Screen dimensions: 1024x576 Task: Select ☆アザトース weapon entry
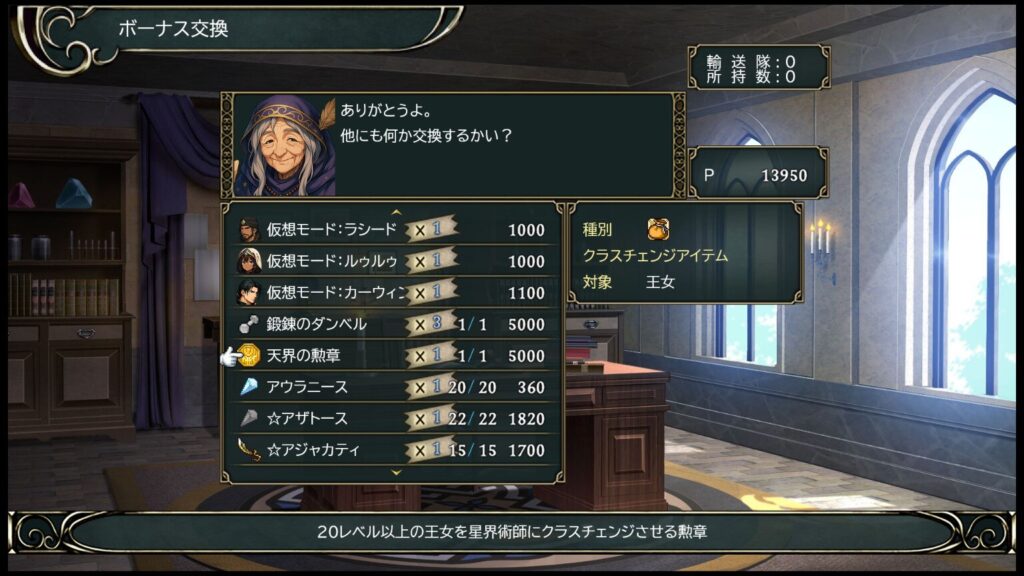tap(392, 419)
